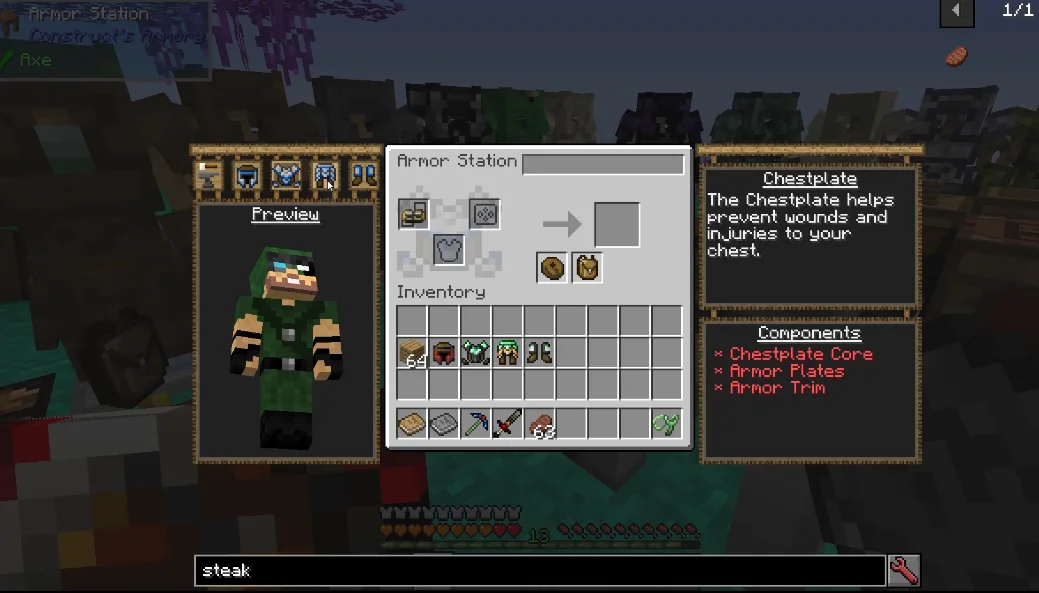The height and width of the screenshot is (593, 1039).
Task: Select the chestplate core input slot
Action: [449, 249]
